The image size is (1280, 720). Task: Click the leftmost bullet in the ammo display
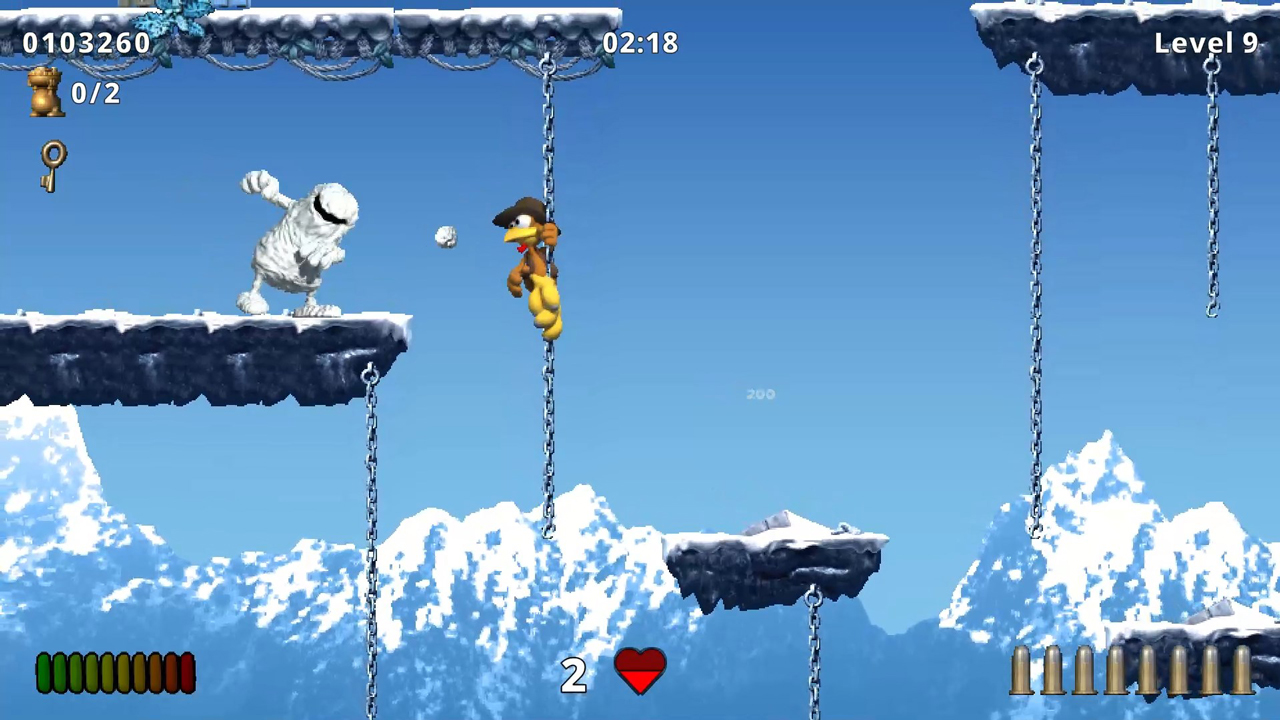pos(1022,673)
